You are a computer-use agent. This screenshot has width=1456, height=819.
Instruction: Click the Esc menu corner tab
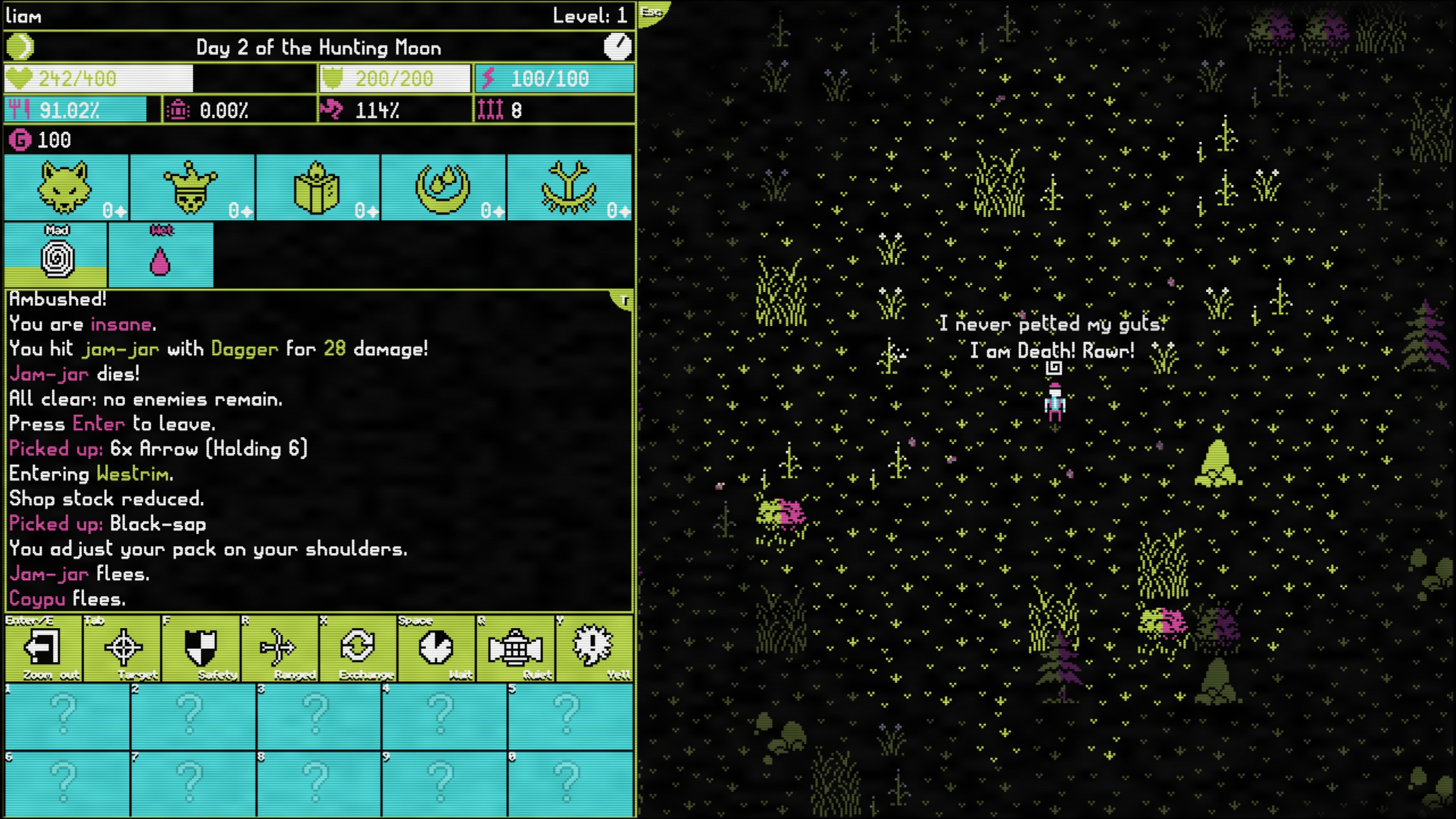pos(652,13)
